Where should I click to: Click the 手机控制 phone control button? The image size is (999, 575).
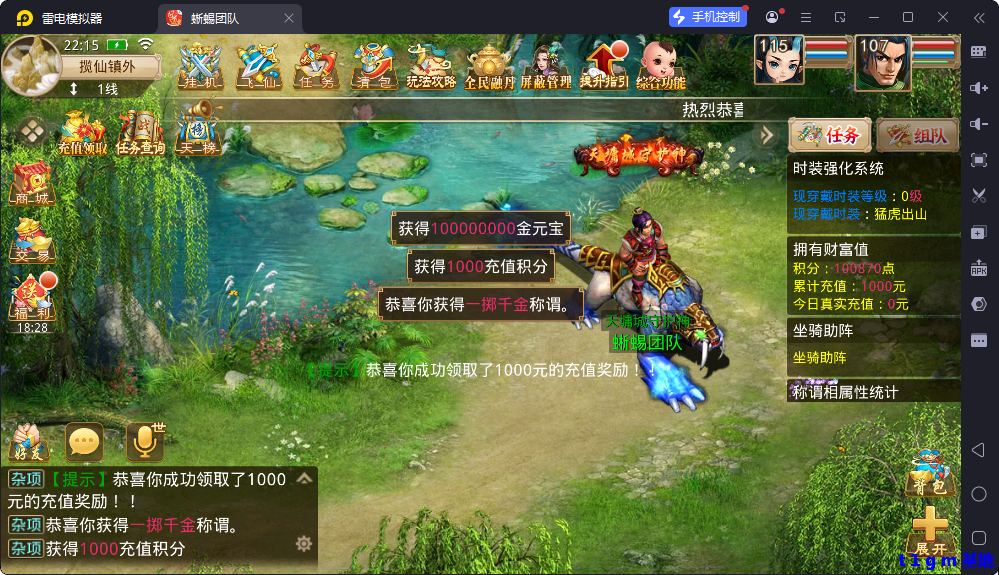708,17
